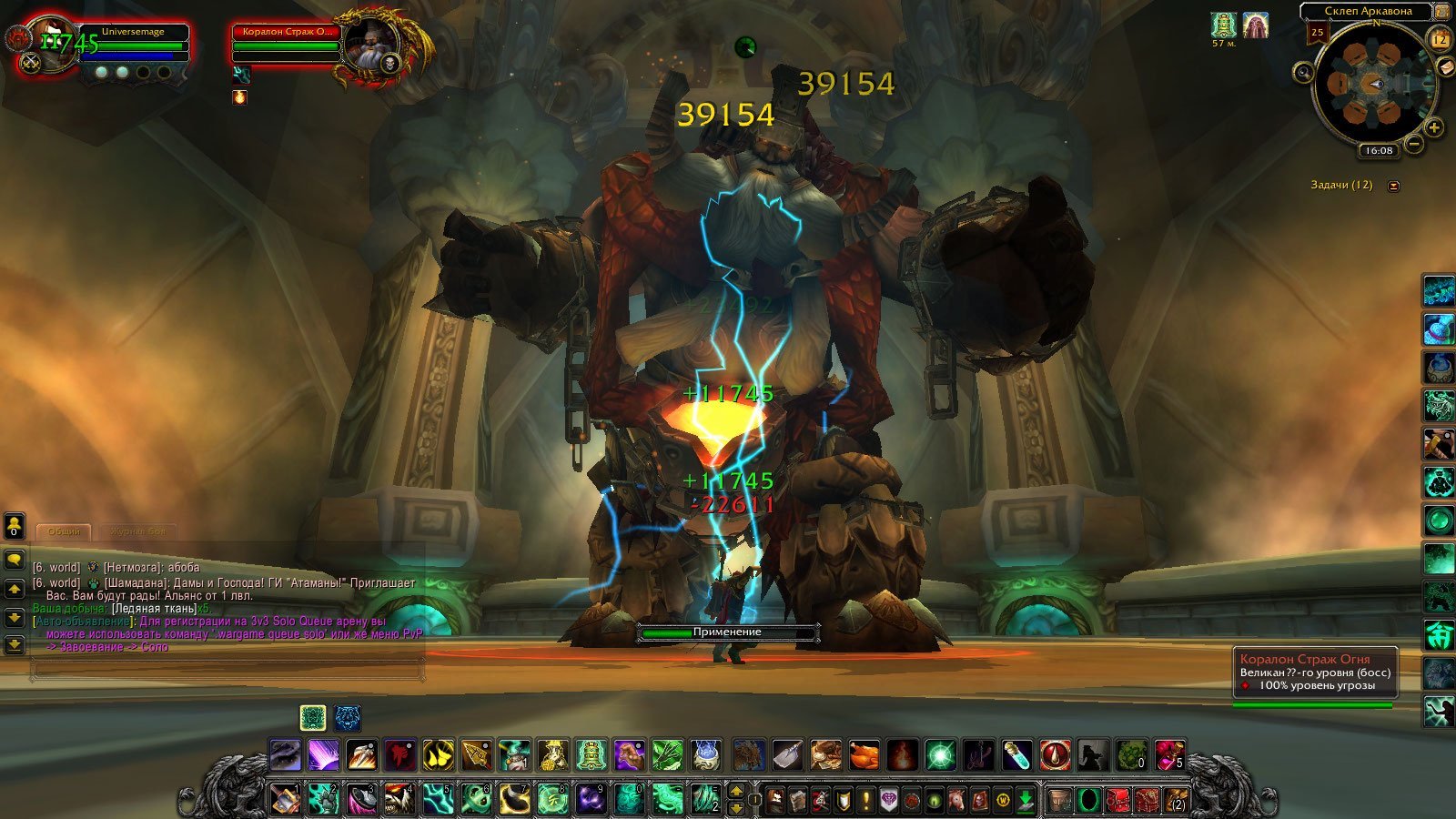1456x819 pixels.
Task: Page the action bar up with arrow
Action: click(737, 791)
